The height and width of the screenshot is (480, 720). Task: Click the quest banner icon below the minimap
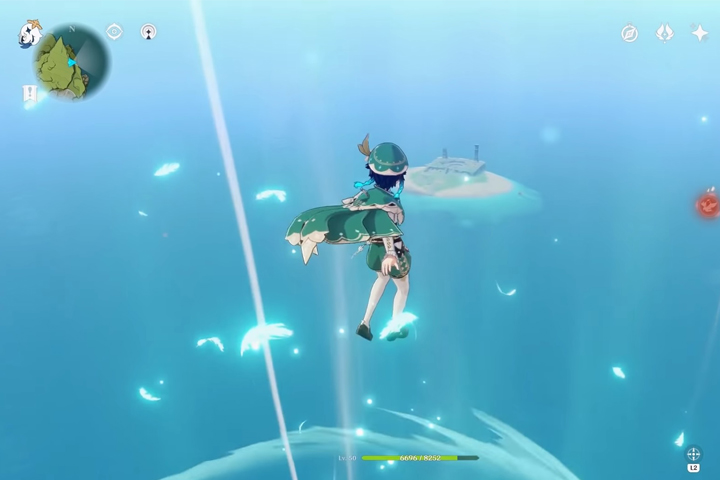click(30, 94)
